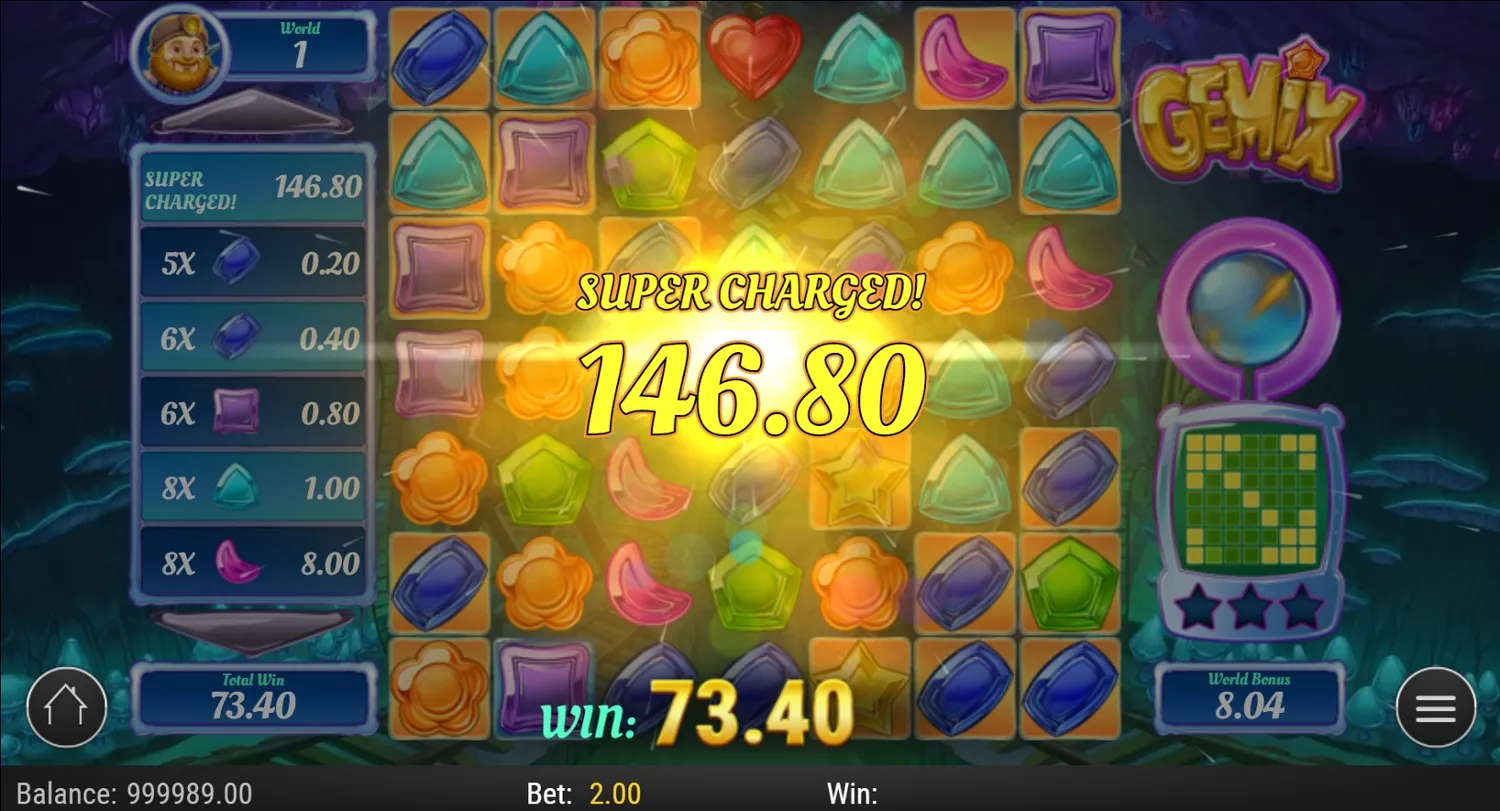1500x811 pixels.
Task: Open the home screen via house icon
Action: click(x=66, y=706)
